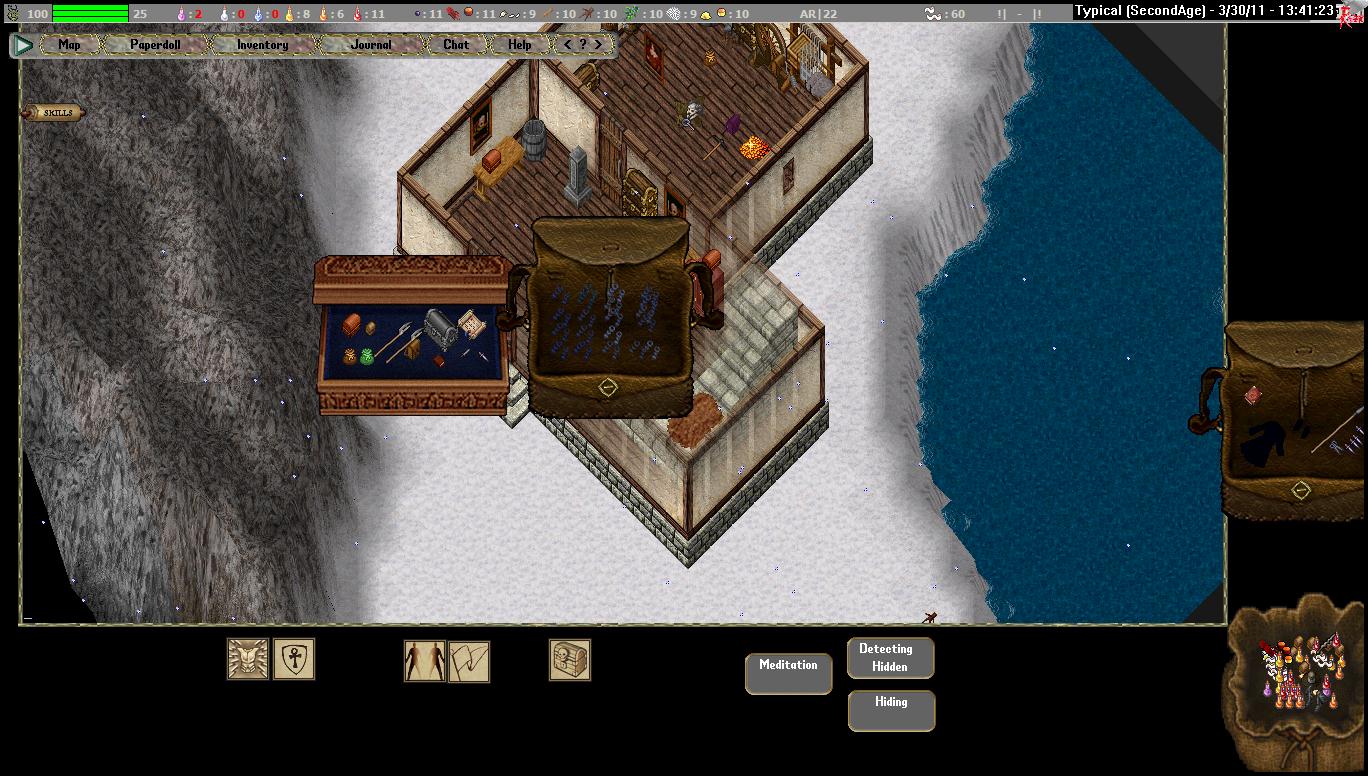Screen dimensions: 1368x776
Task: Open the Skills scroll
Action: (x=53, y=113)
